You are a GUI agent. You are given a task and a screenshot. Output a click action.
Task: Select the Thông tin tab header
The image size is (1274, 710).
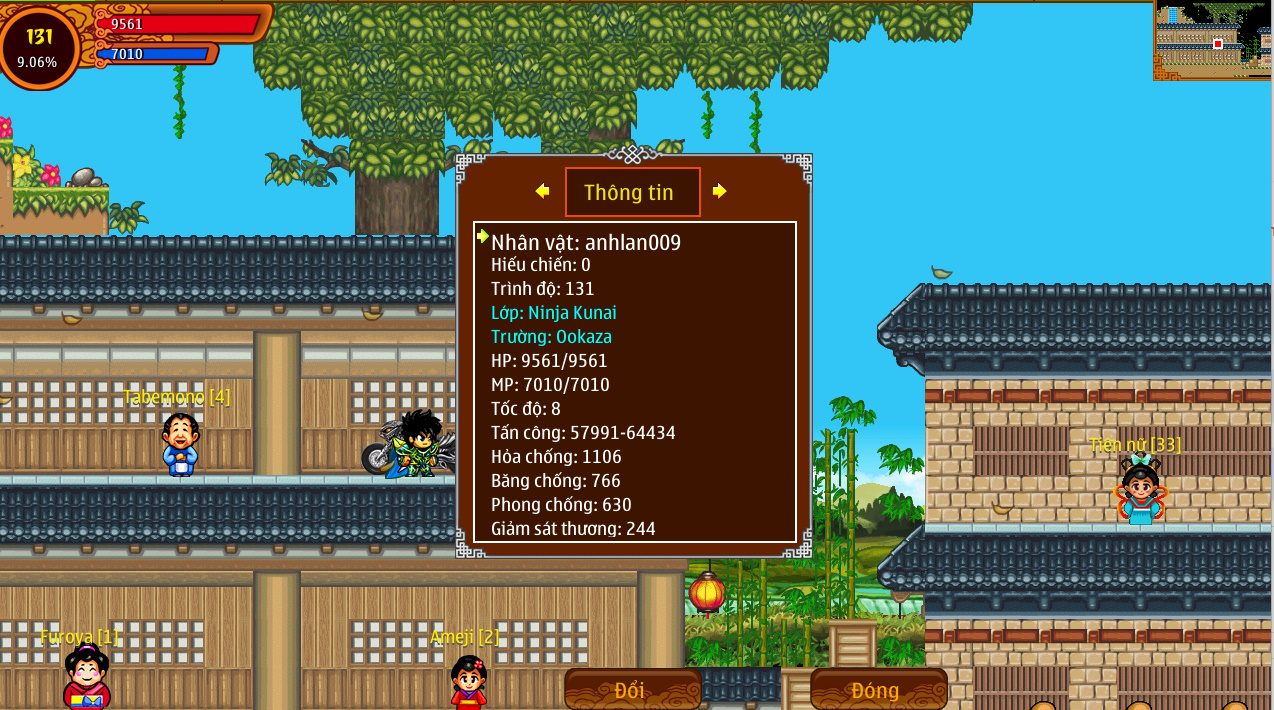pos(632,192)
